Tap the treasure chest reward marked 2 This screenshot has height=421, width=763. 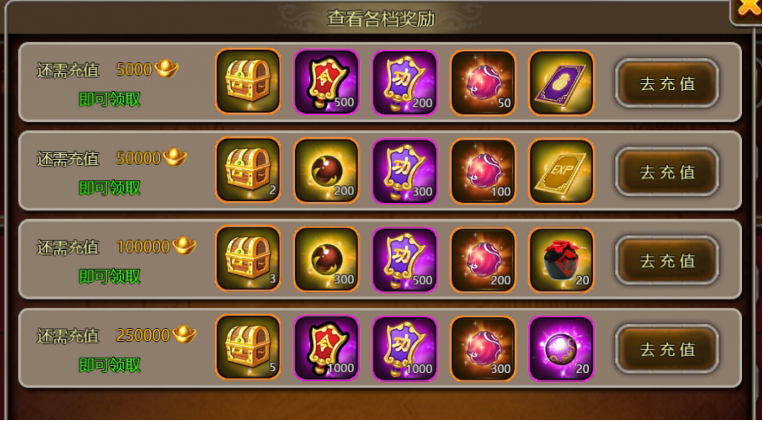[x=248, y=172]
